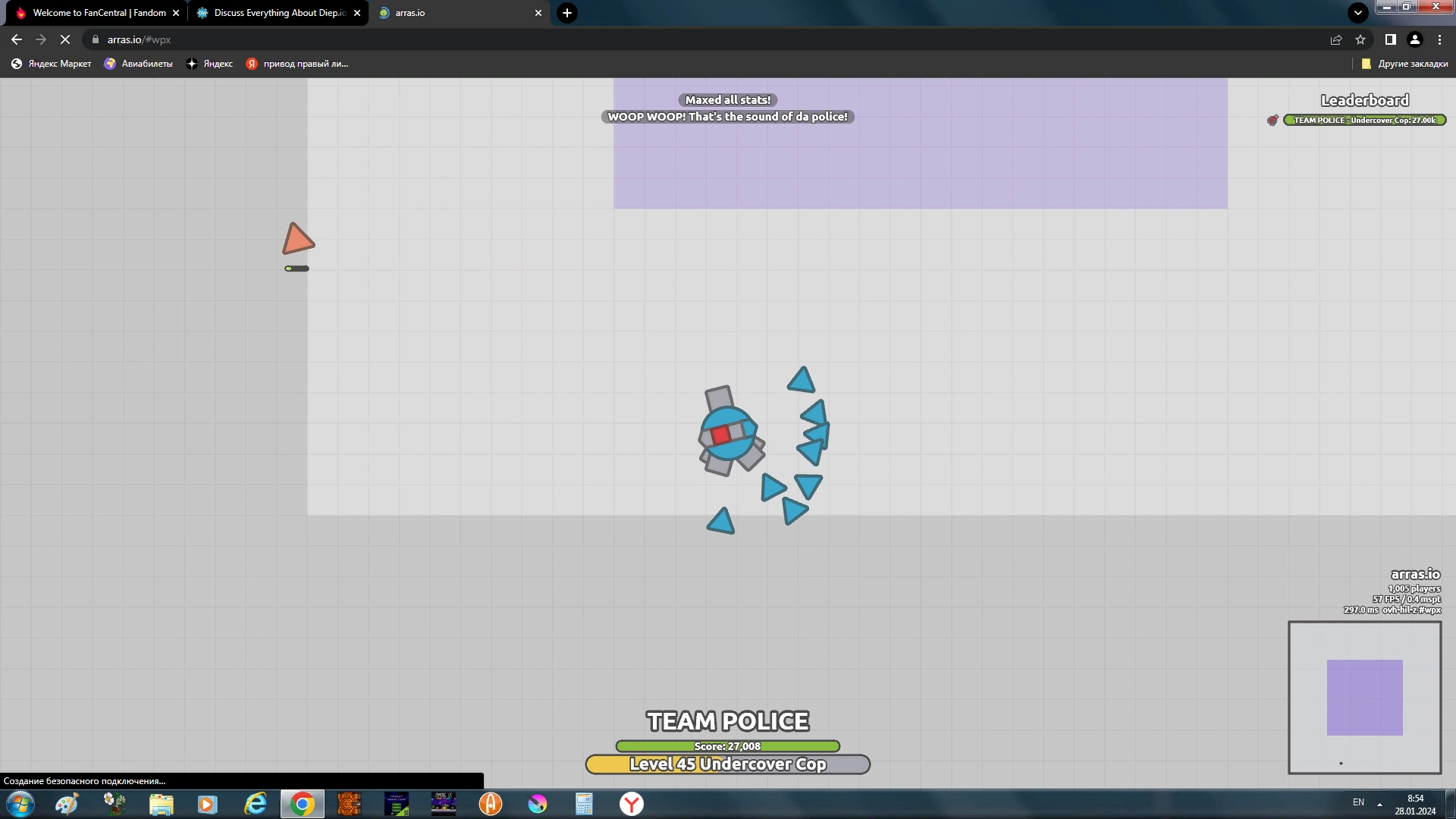Open the tab search dropdown chevron
Image resolution: width=1456 pixels, height=819 pixels.
[1357, 12]
